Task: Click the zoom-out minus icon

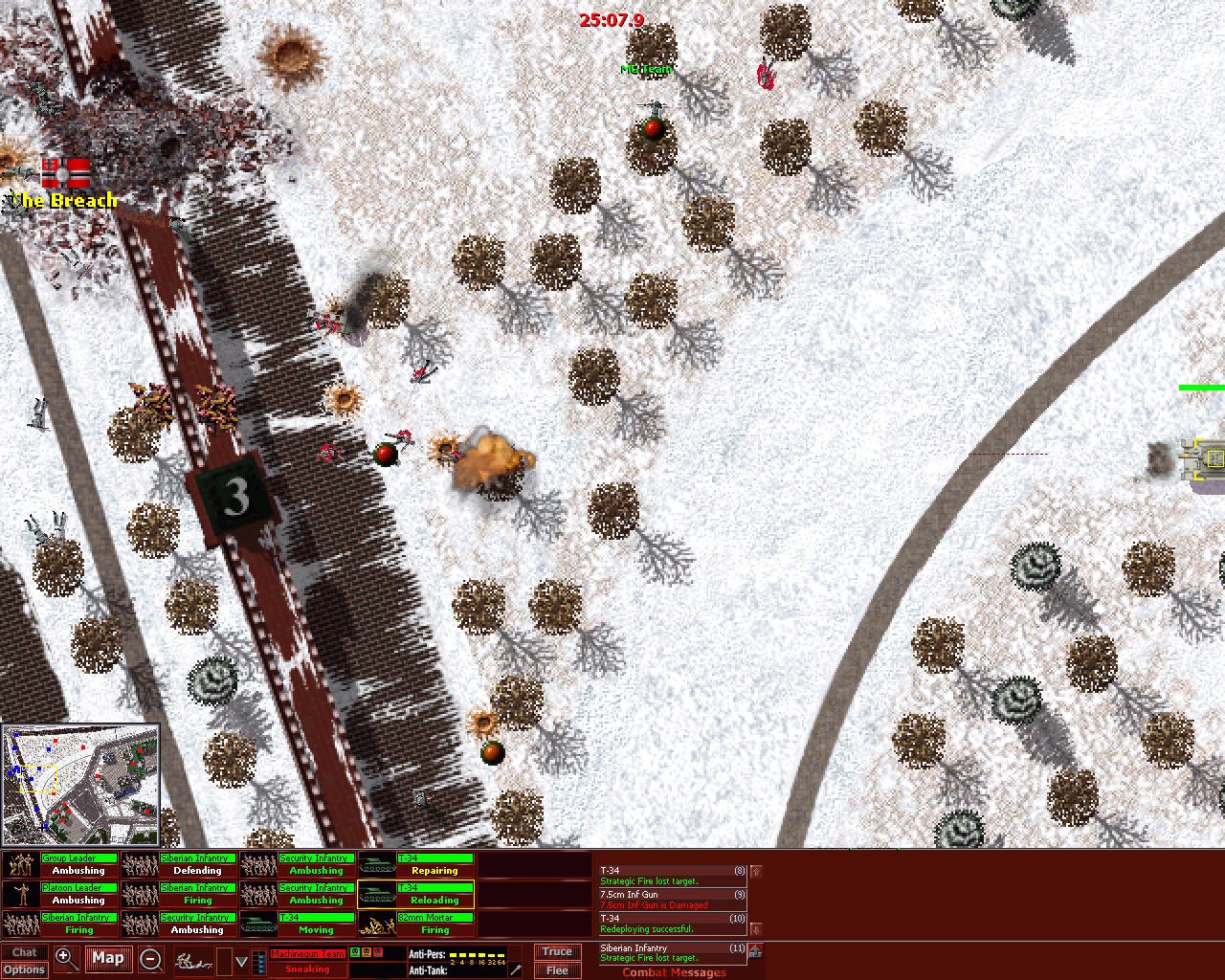Action: point(151,957)
